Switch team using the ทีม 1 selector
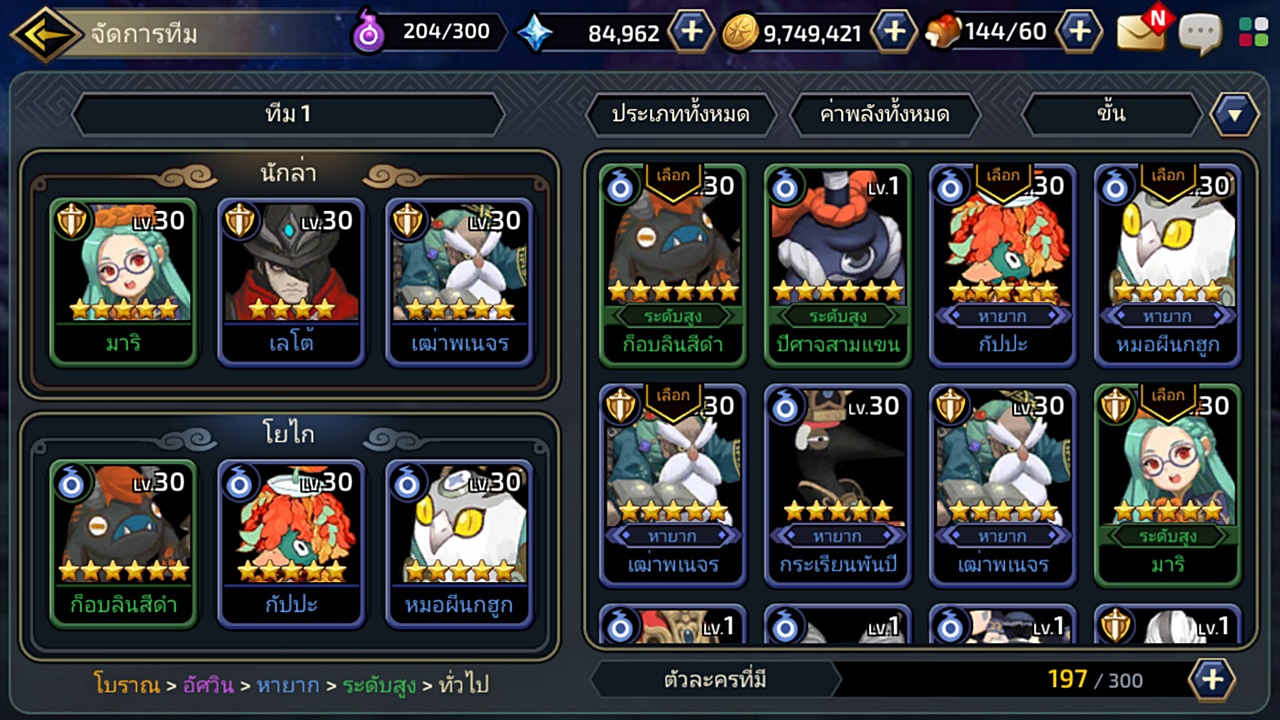This screenshot has height=720, width=1280. (x=288, y=114)
